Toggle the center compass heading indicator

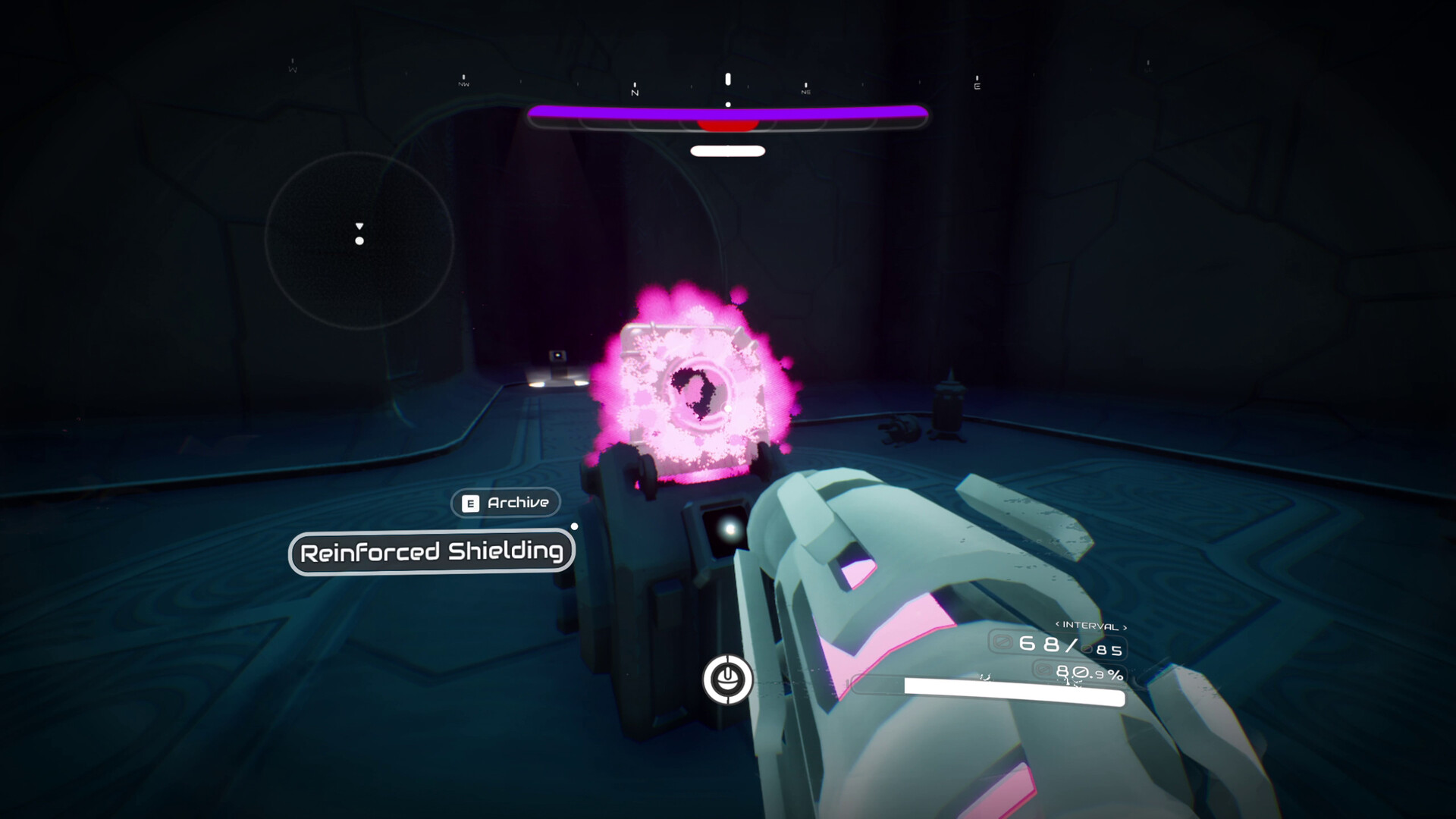[x=728, y=78]
